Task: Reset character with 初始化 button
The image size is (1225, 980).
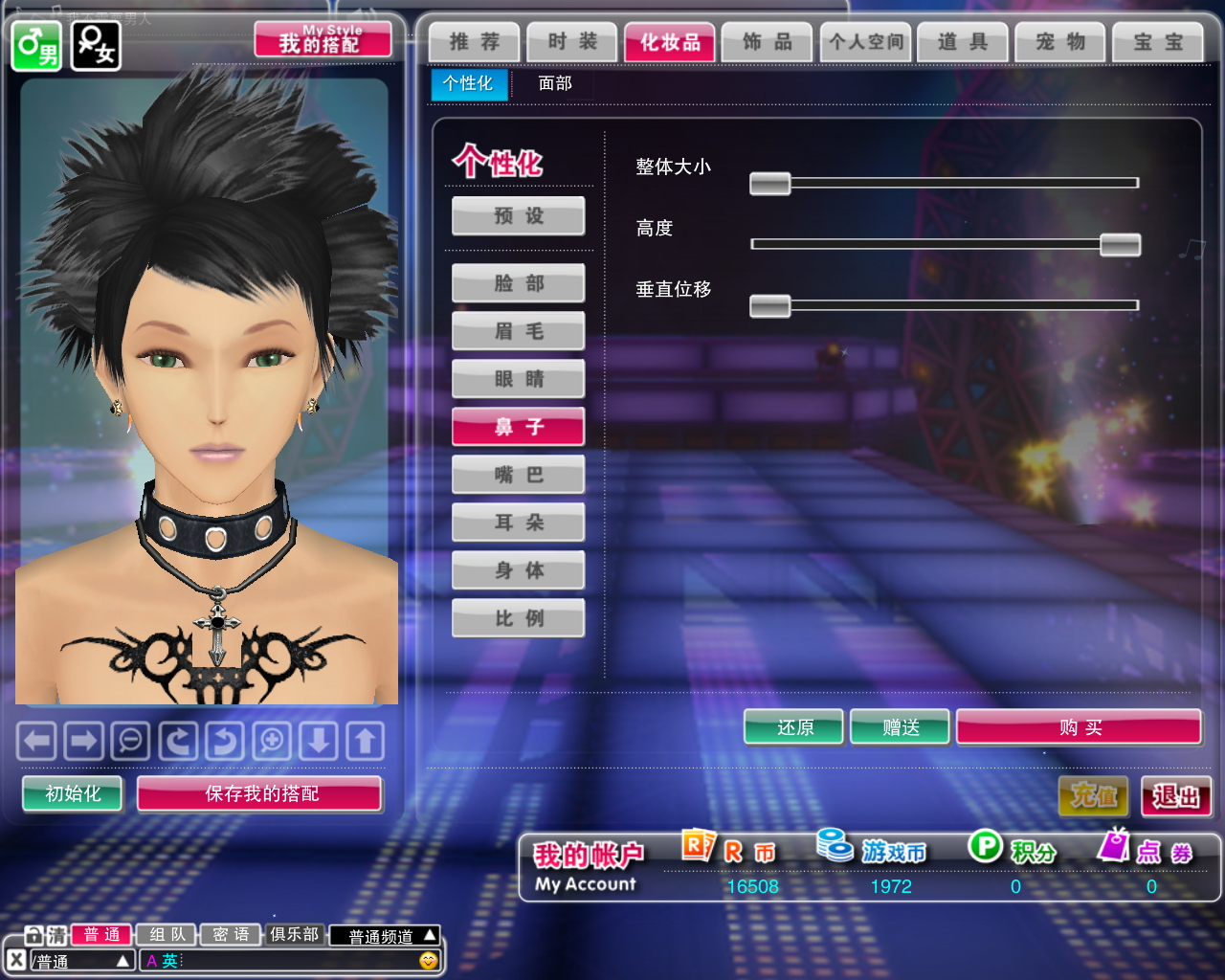Action: point(73,793)
